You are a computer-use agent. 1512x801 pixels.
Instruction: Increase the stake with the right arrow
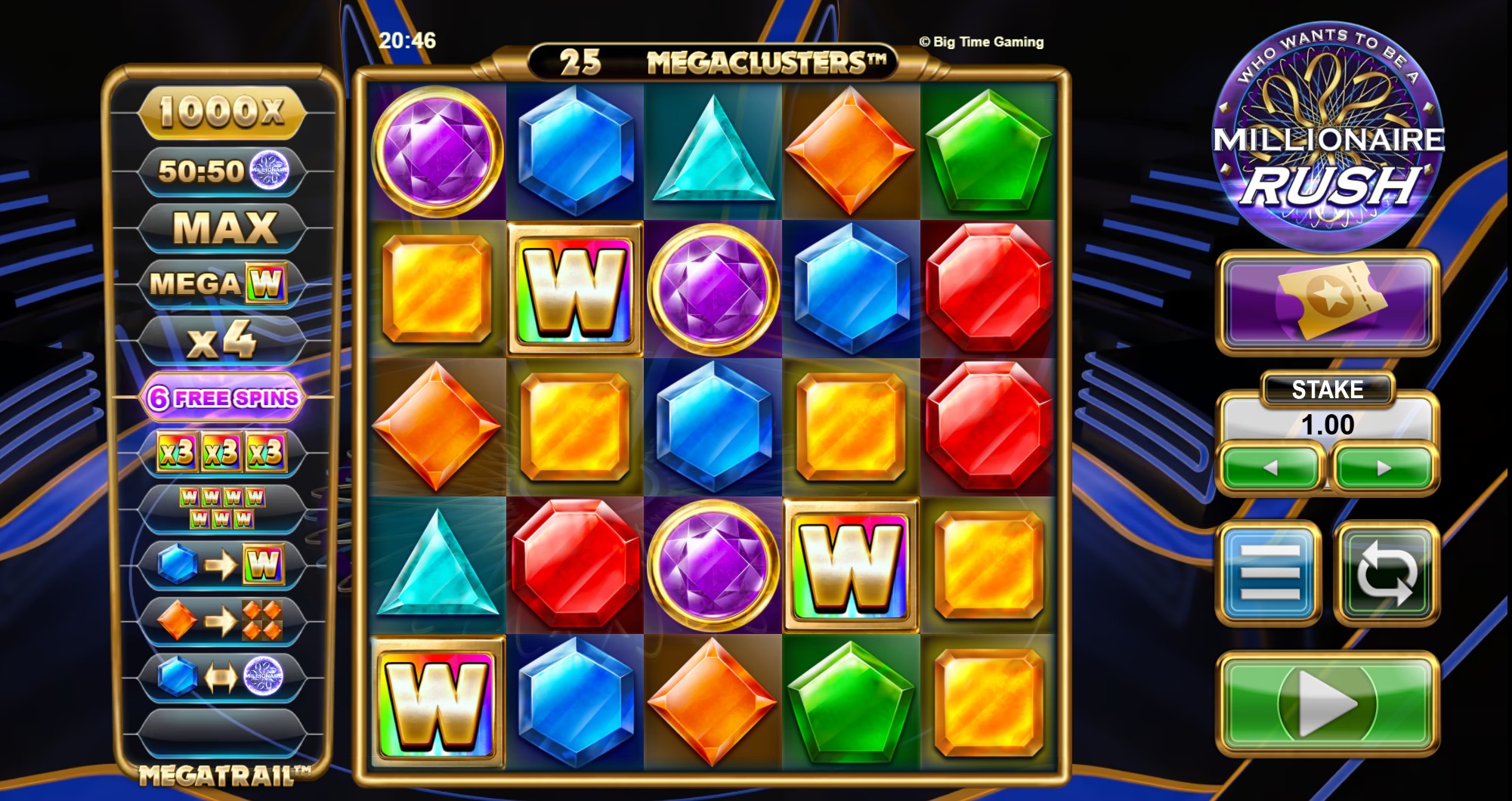1383,467
